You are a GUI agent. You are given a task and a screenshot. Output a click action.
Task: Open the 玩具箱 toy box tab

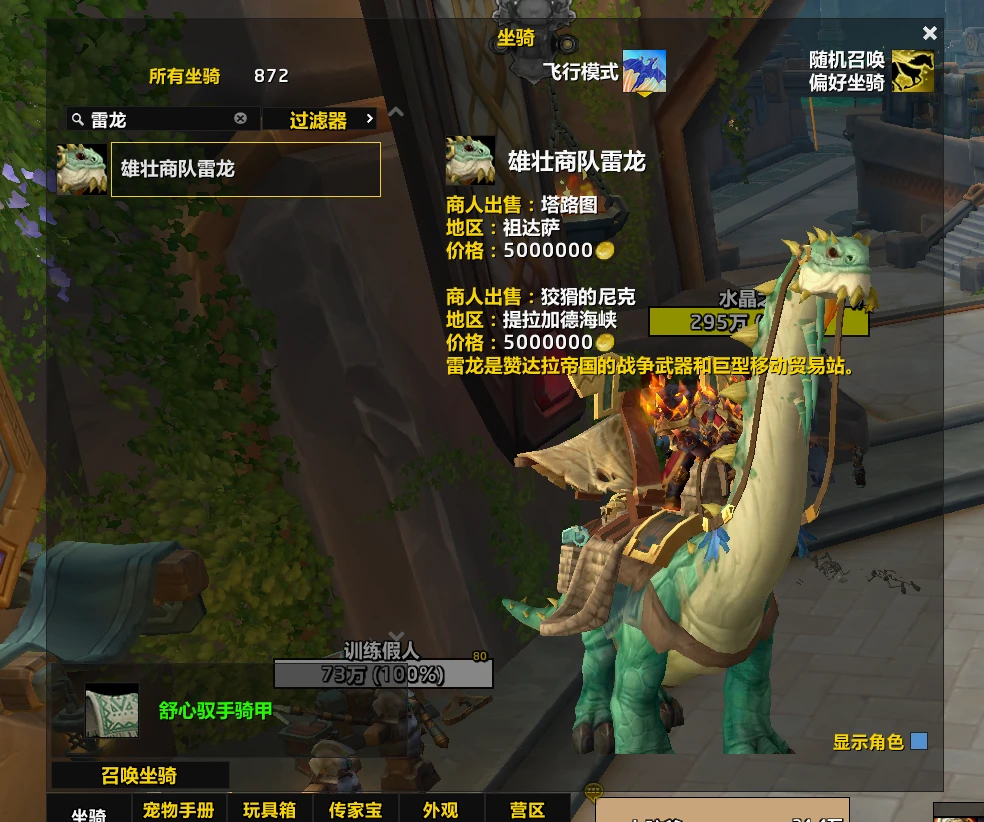coord(269,810)
